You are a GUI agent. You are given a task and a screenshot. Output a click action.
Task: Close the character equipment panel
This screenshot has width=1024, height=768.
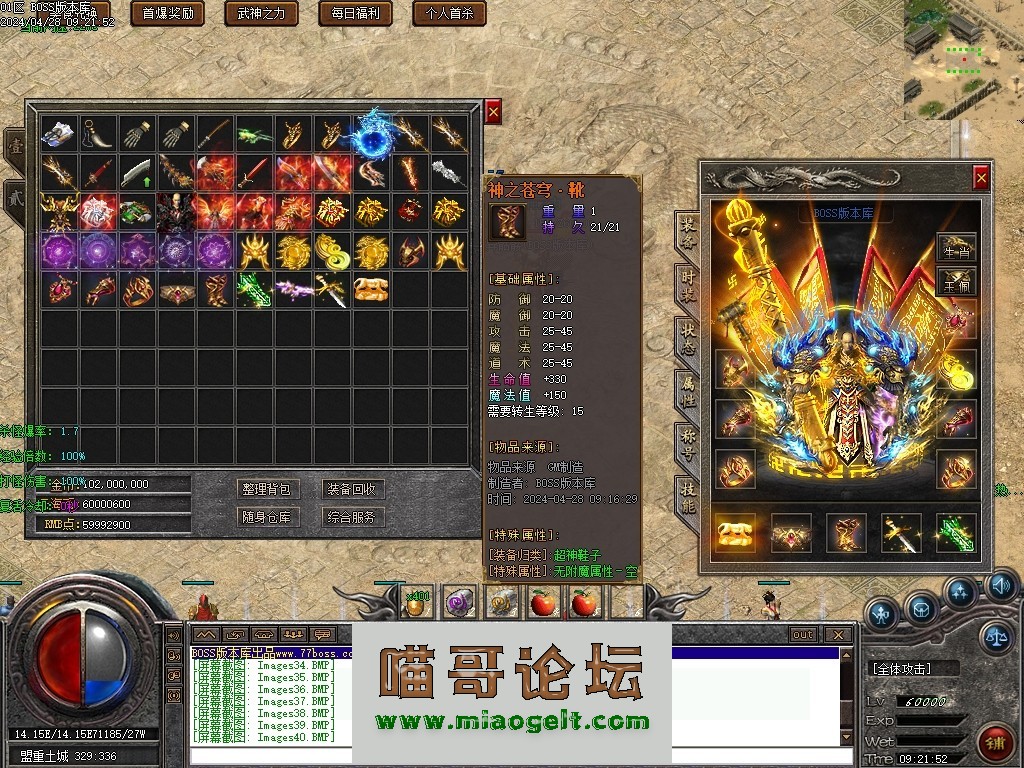(x=981, y=178)
